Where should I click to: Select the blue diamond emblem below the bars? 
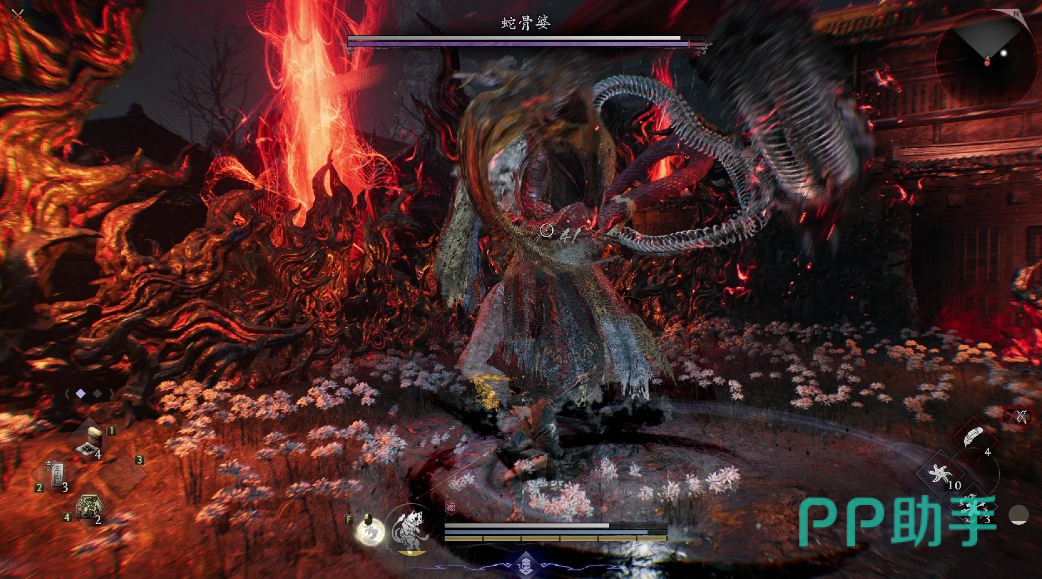point(527,561)
